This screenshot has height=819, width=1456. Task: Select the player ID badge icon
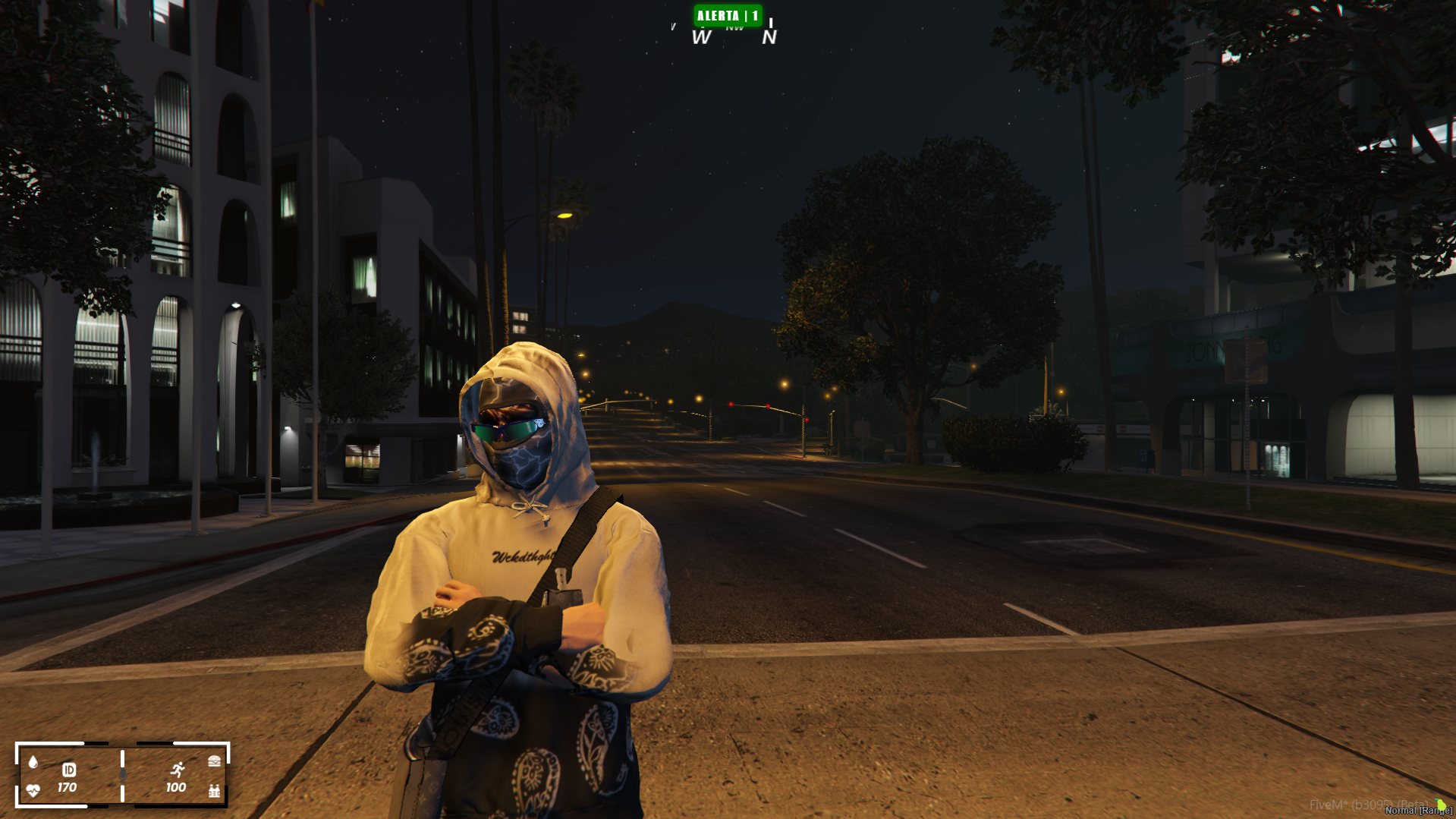pyautogui.click(x=68, y=770)
